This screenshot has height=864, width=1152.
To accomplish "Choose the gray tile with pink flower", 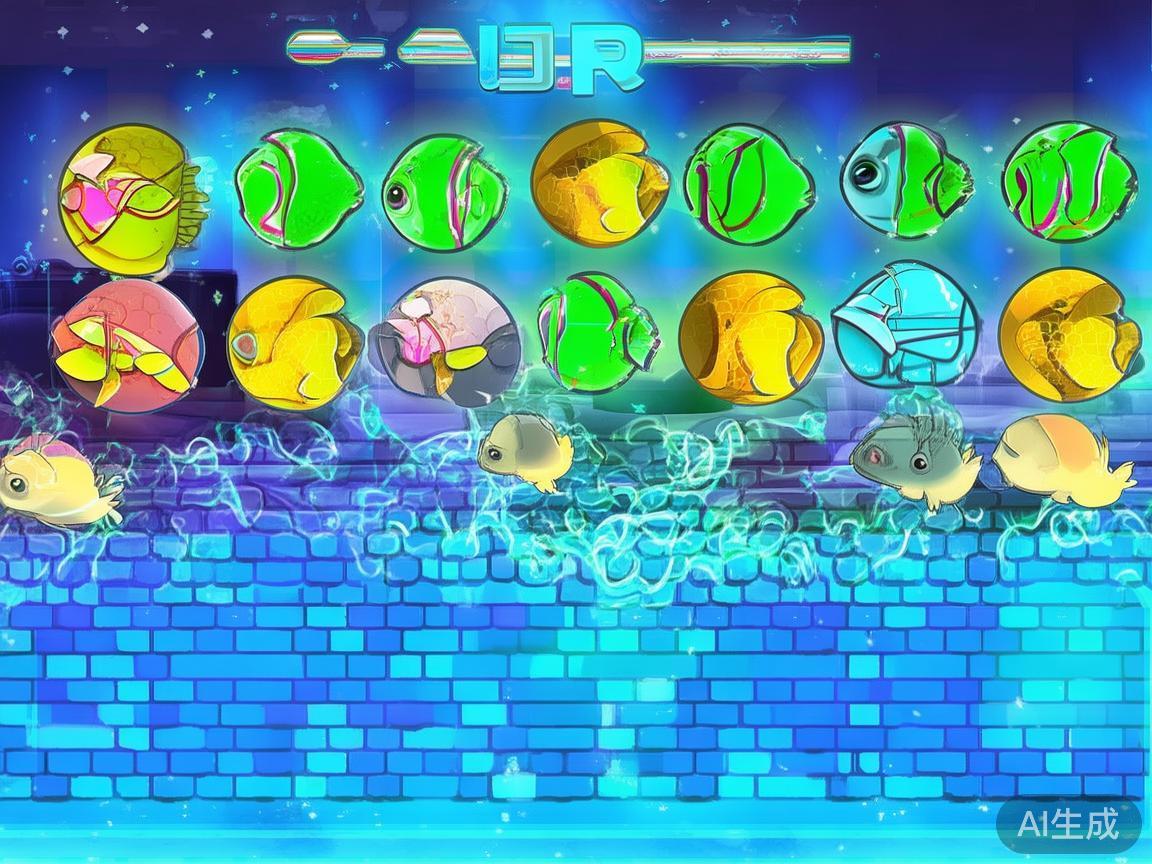I will click(x=444, y=342).
